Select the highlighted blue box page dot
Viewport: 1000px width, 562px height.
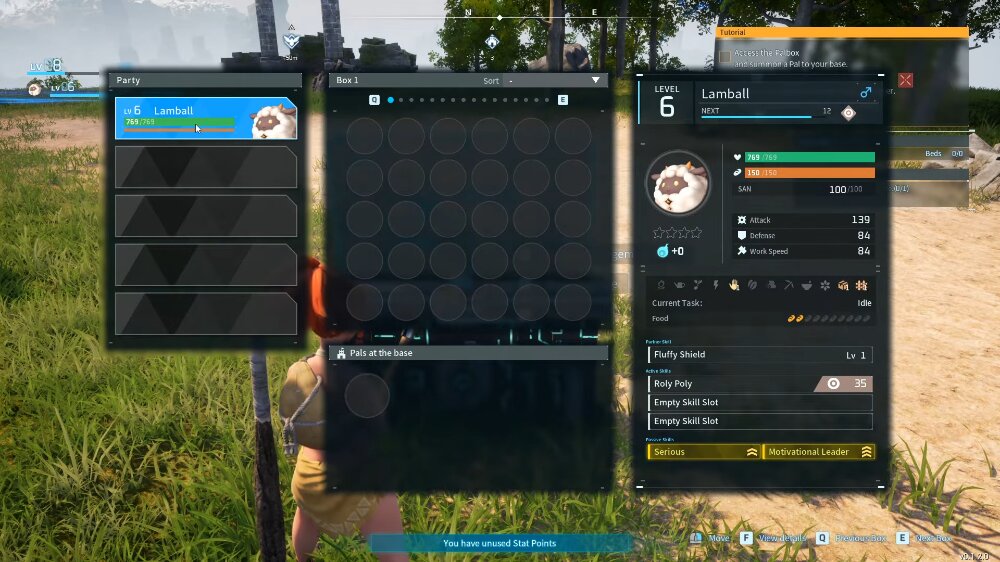390,100
